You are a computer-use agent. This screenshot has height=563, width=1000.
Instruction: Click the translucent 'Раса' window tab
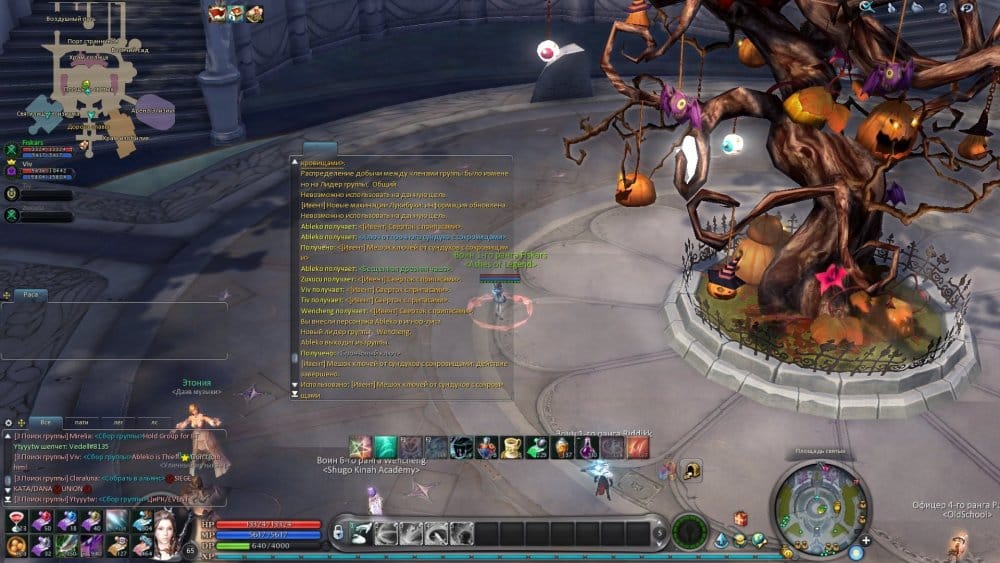coord(30,295)
